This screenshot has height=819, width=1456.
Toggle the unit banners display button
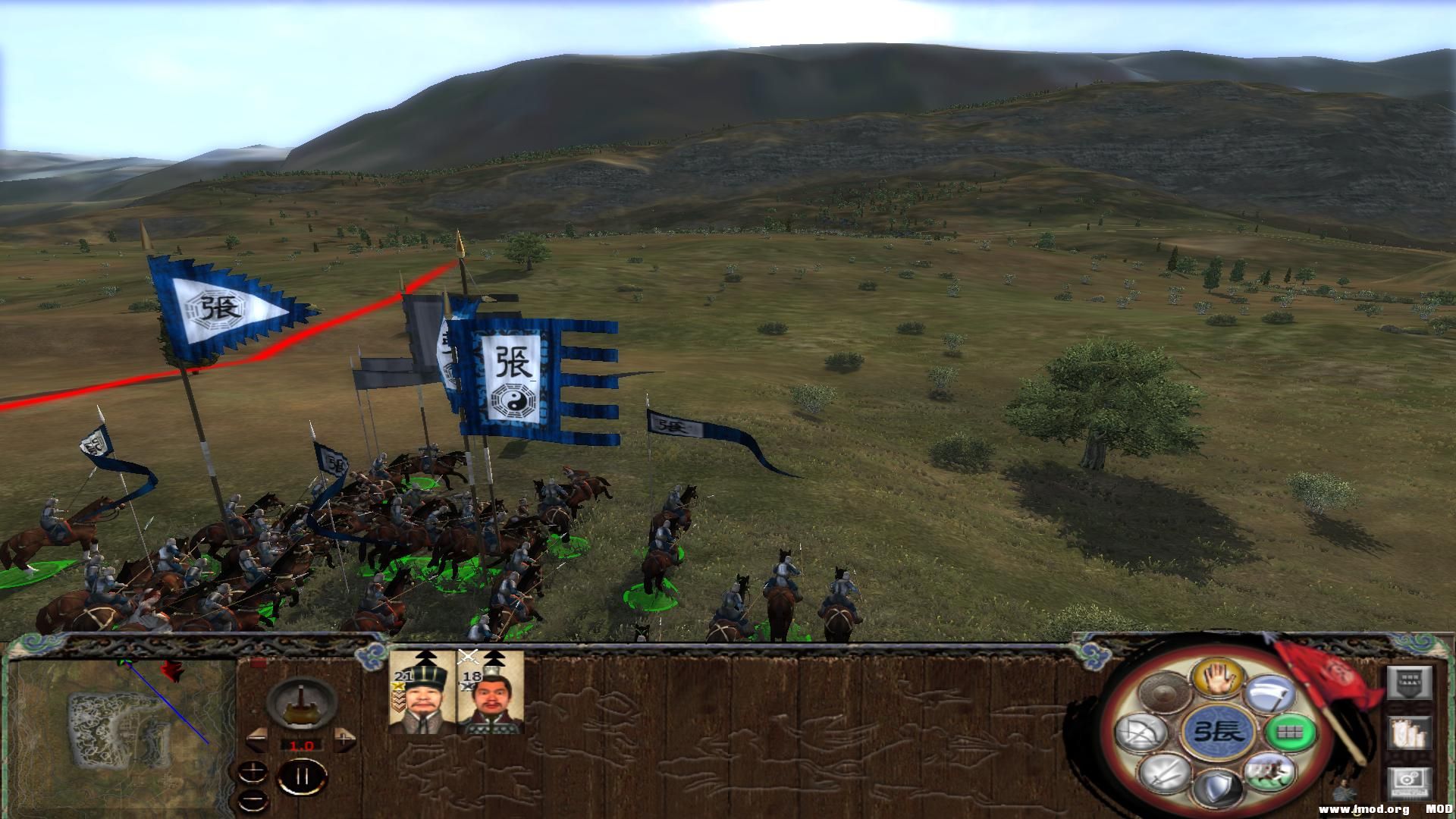point(1410,683)
